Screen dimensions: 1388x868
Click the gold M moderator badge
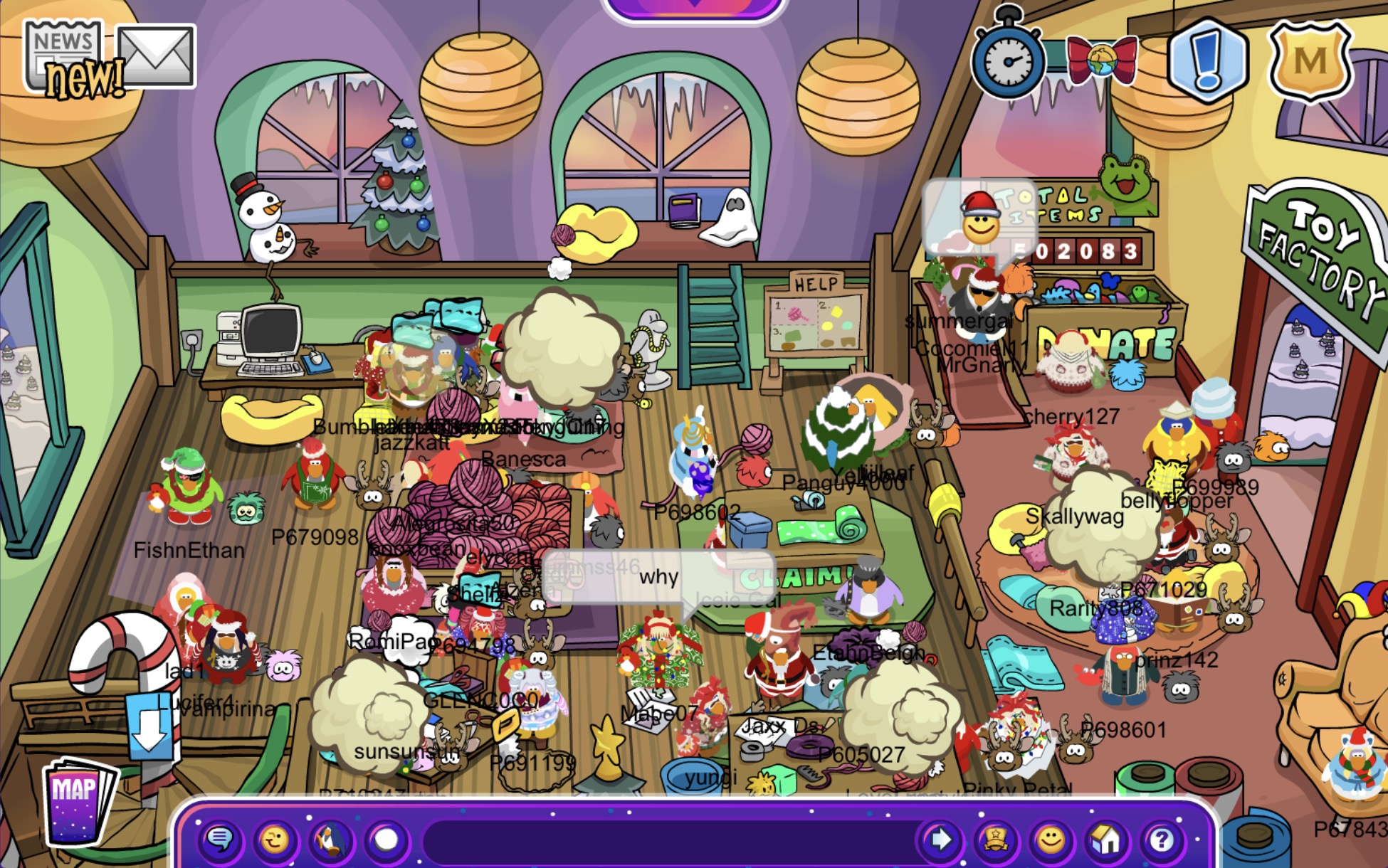(x=1310, y=61)
